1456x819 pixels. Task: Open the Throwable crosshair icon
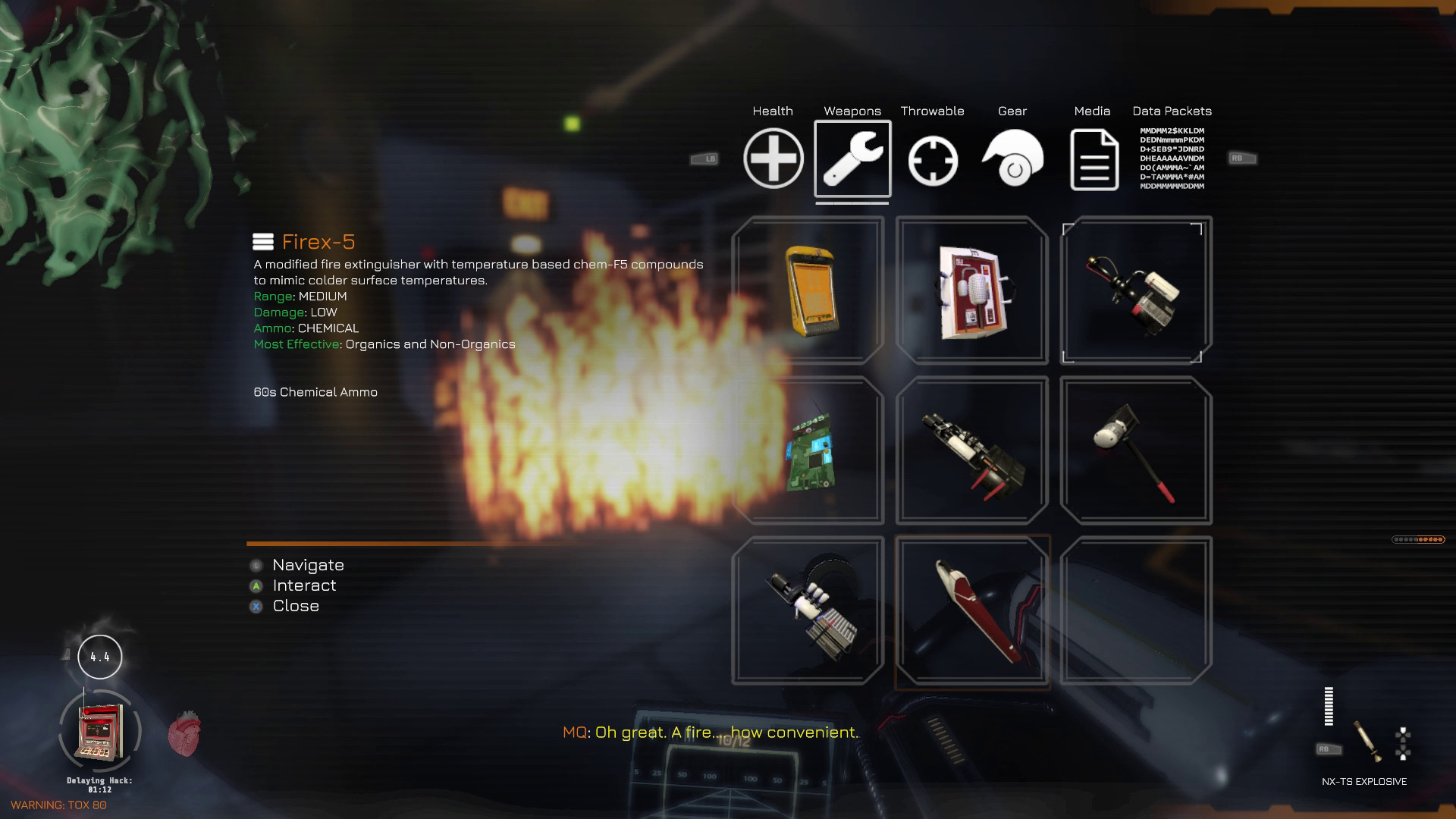933,159
